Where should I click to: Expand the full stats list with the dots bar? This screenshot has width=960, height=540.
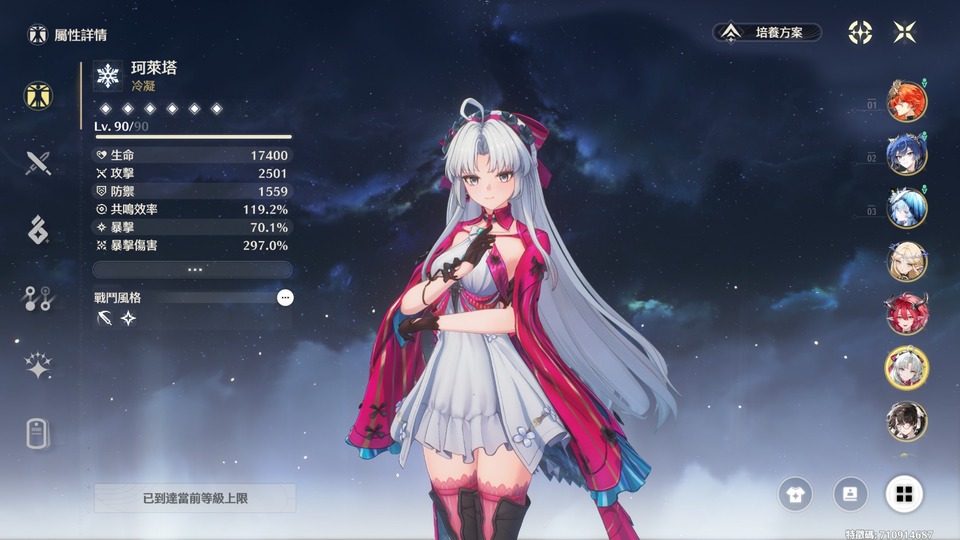193,269
